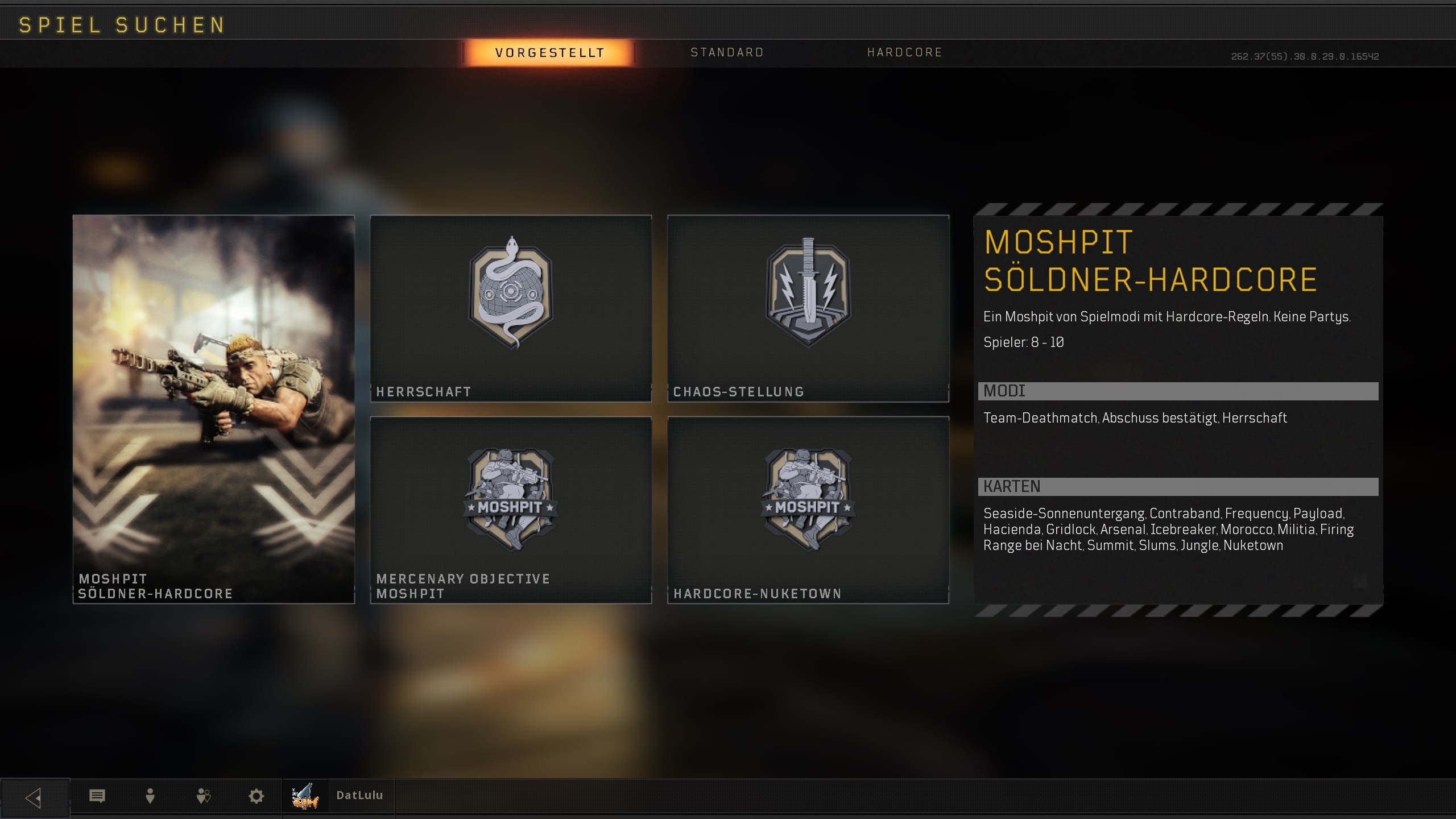The width and height of the screenshot is (1456, 819).
Task: Open the Standard playlist tab
Action: click(x=727, y=53)
